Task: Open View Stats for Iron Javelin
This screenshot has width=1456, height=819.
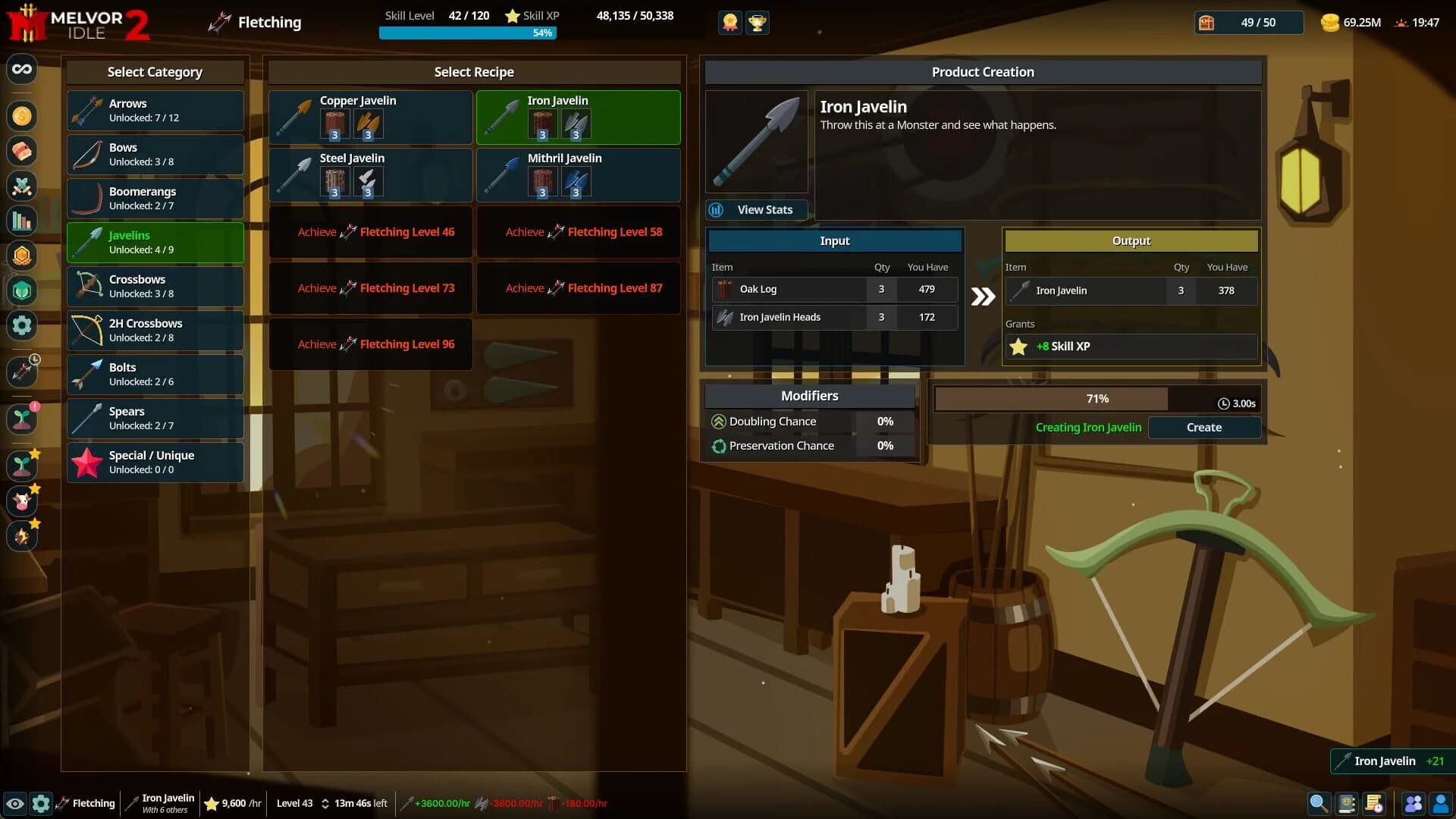Action: 756,210
